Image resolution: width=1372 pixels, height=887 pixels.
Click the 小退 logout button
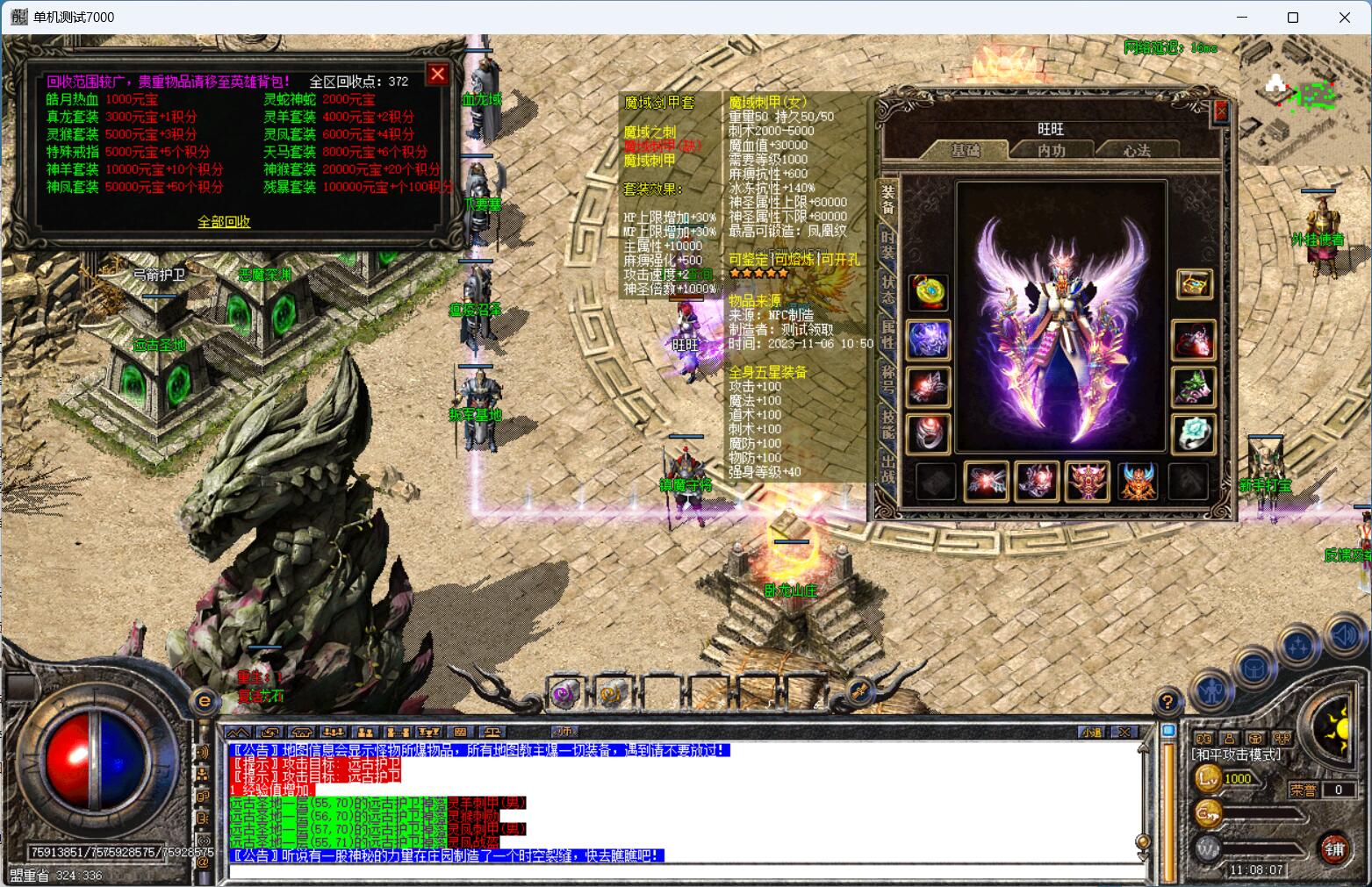pos(1091,732)
